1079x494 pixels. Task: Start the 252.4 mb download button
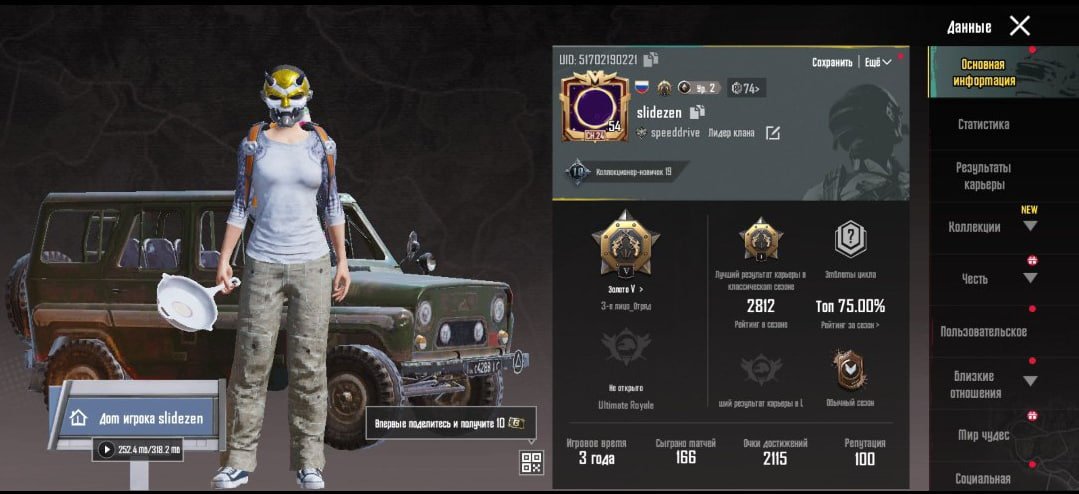coord(106,450)
